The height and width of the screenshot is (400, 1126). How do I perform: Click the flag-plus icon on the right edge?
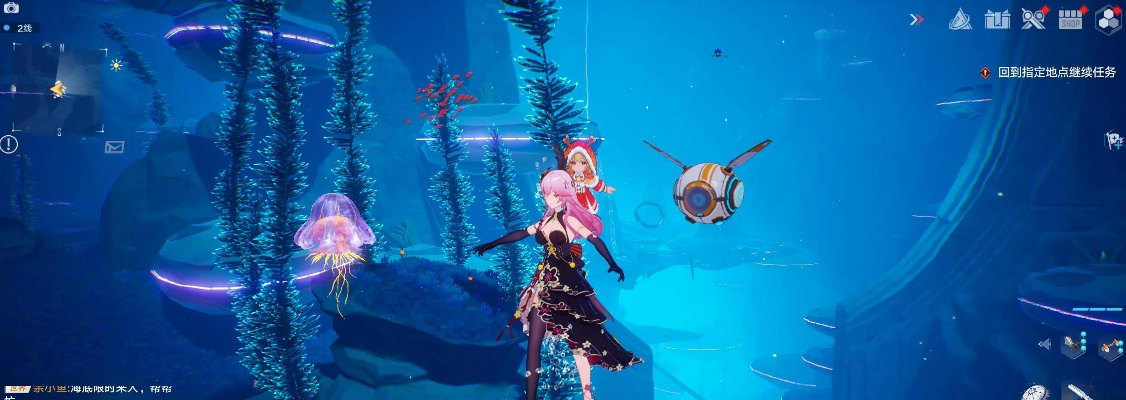click(x=1113, y=140)
